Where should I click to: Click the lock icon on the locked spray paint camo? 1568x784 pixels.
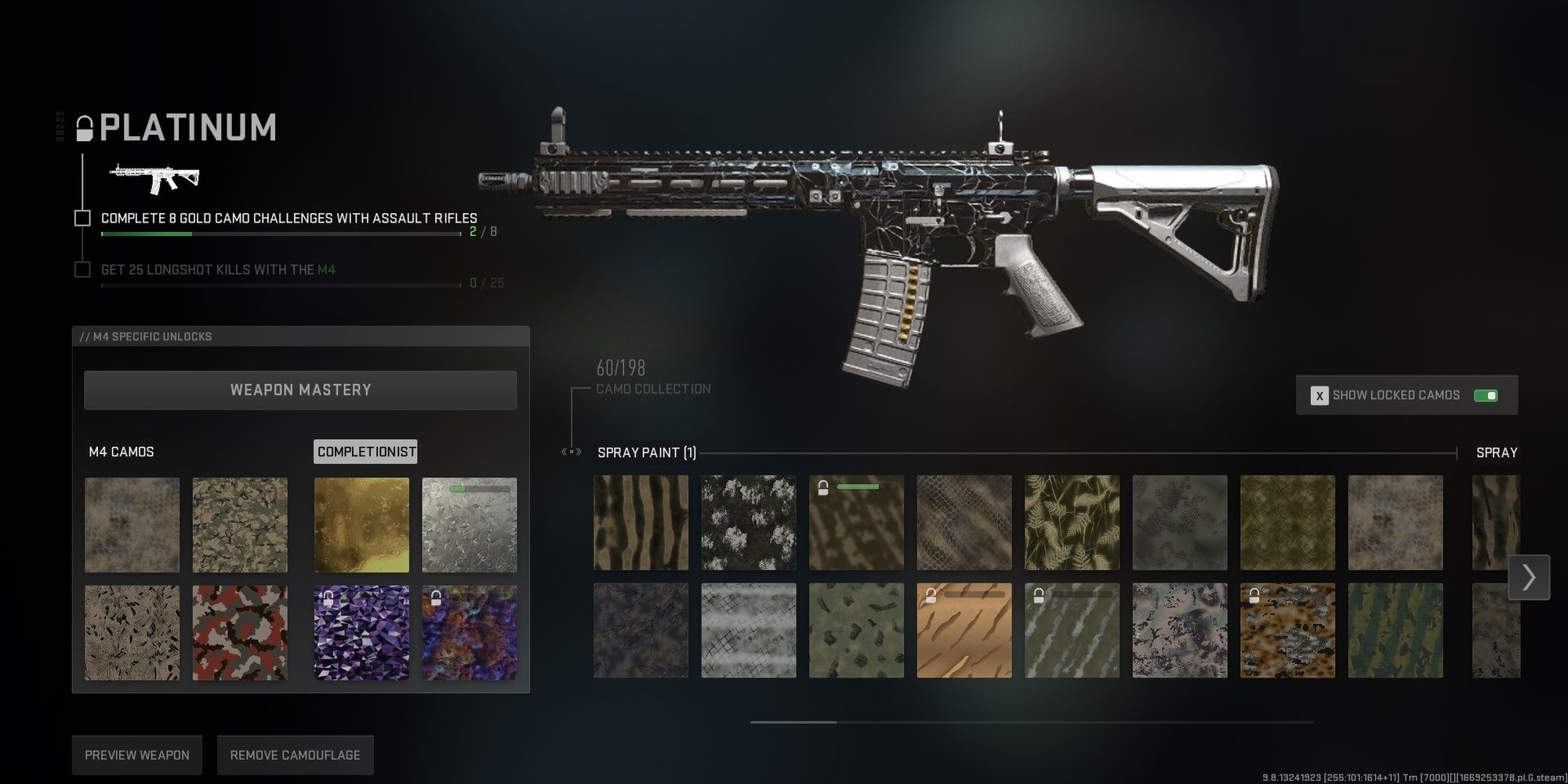point(823,487)
